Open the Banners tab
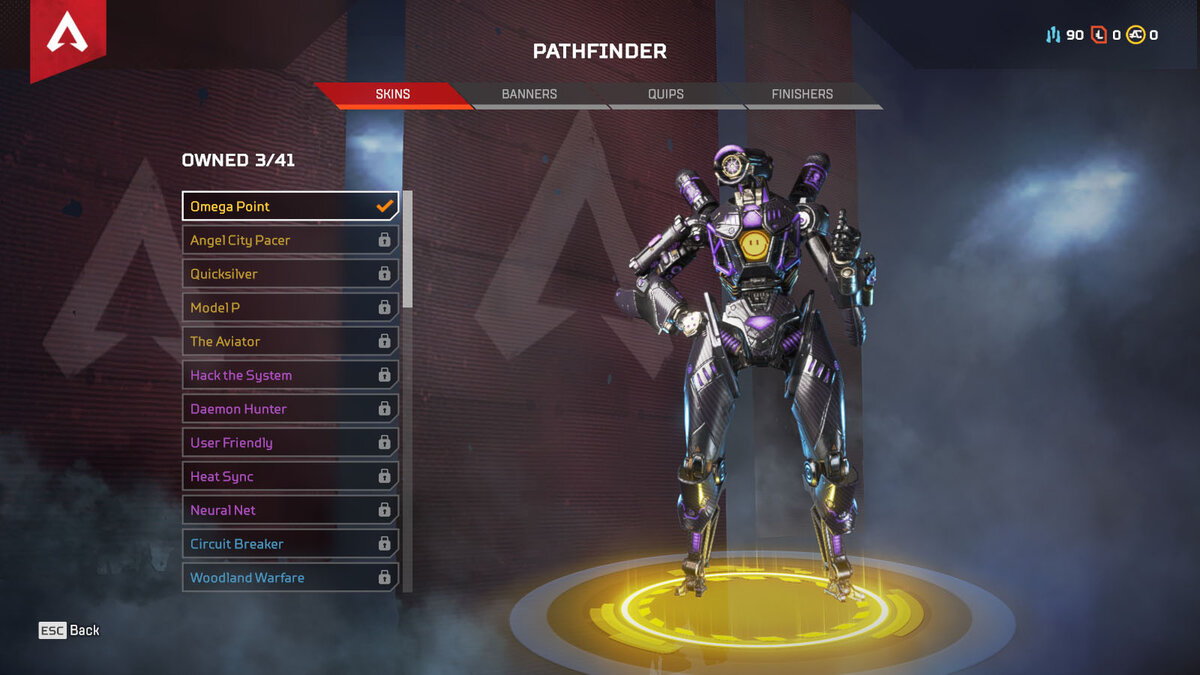Image resolution: width=1200 pixels, height=675 pixels. coord(529,94)
